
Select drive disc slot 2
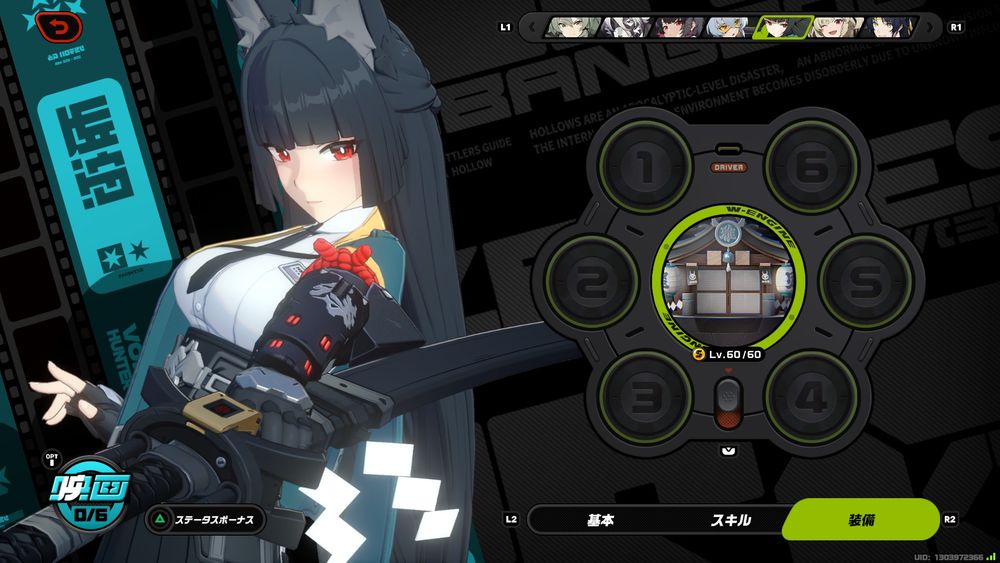592,283
